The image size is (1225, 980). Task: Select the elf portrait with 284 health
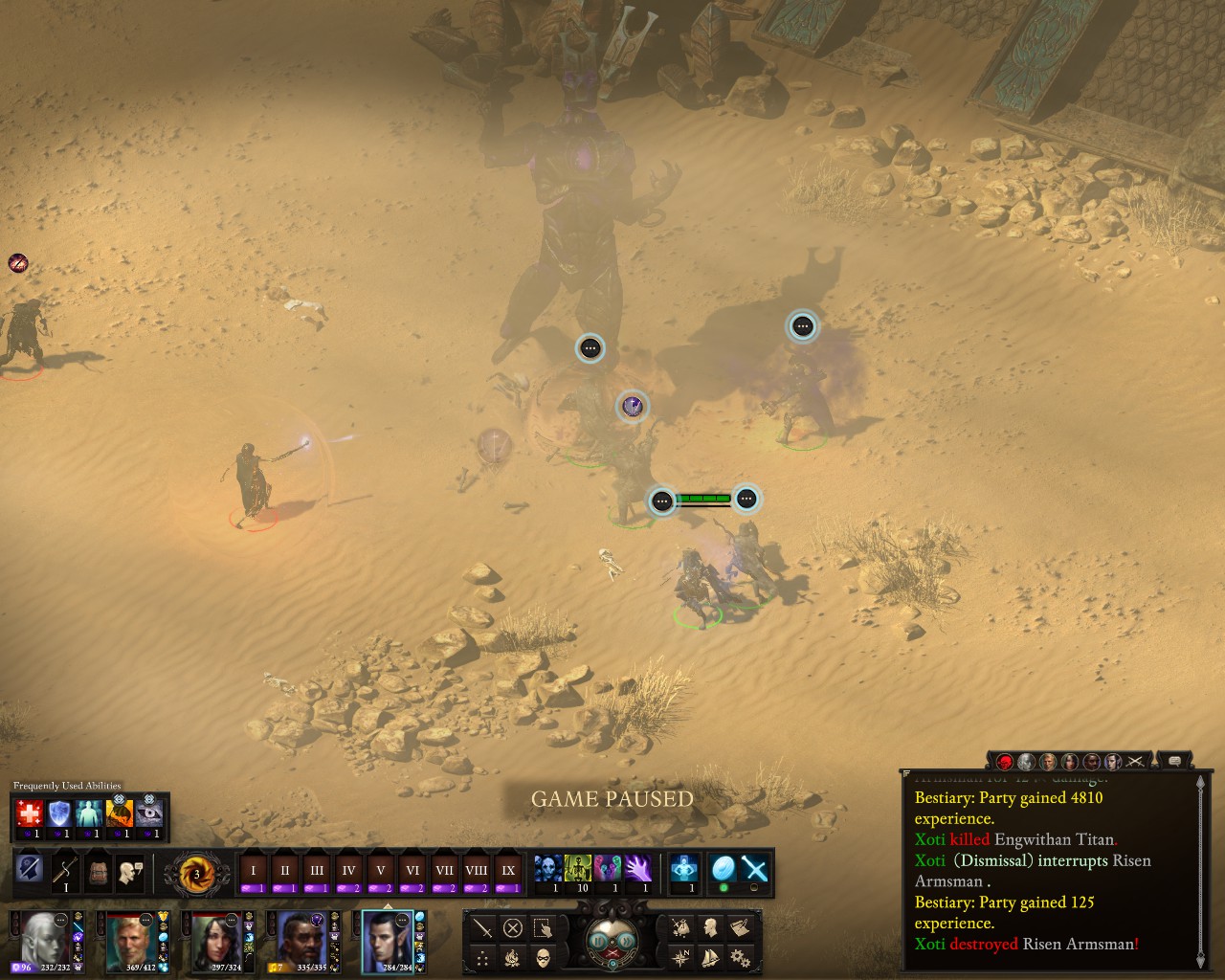coord(386,940)
